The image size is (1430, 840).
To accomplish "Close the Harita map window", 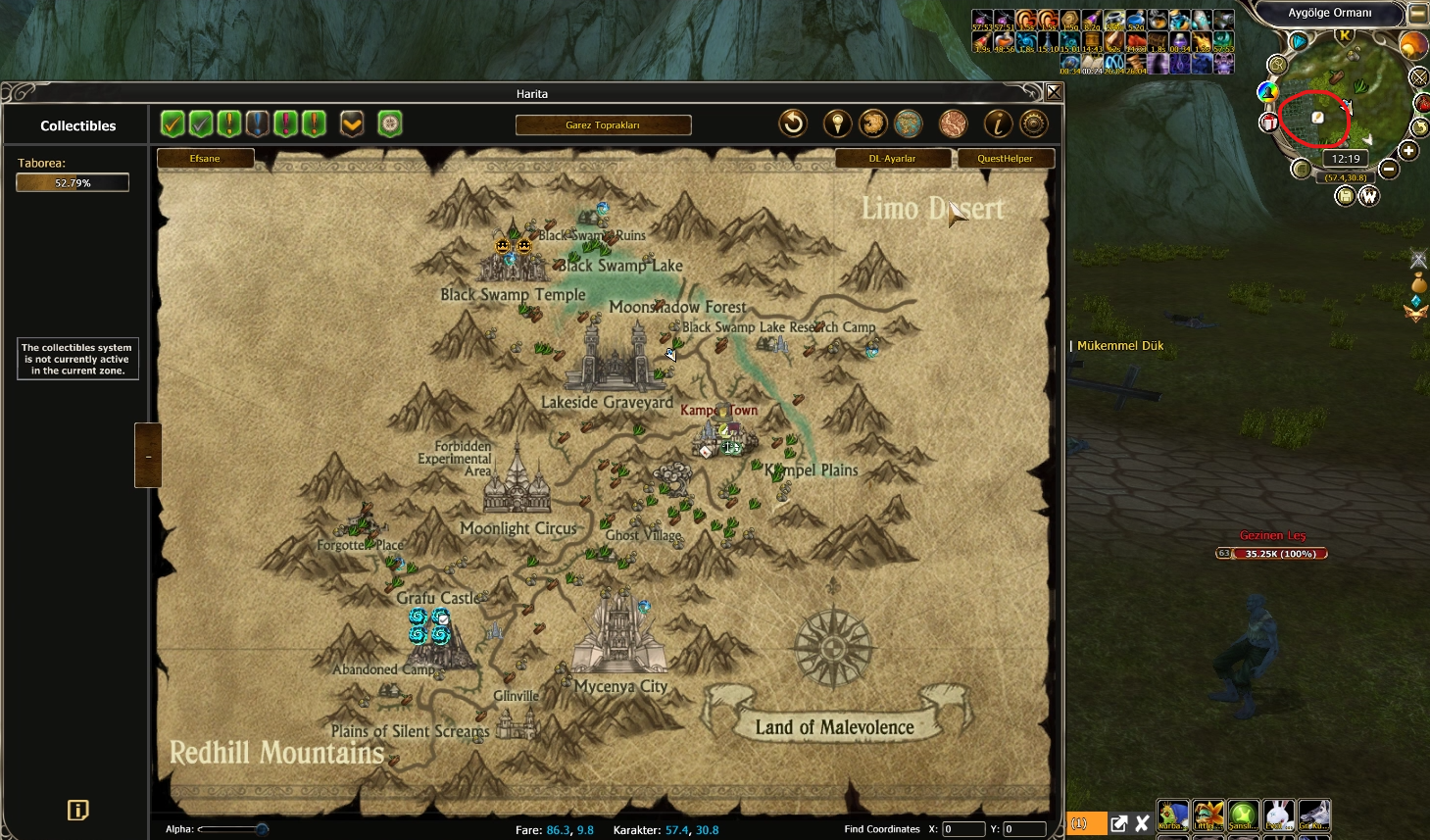I will [1054, 92].
